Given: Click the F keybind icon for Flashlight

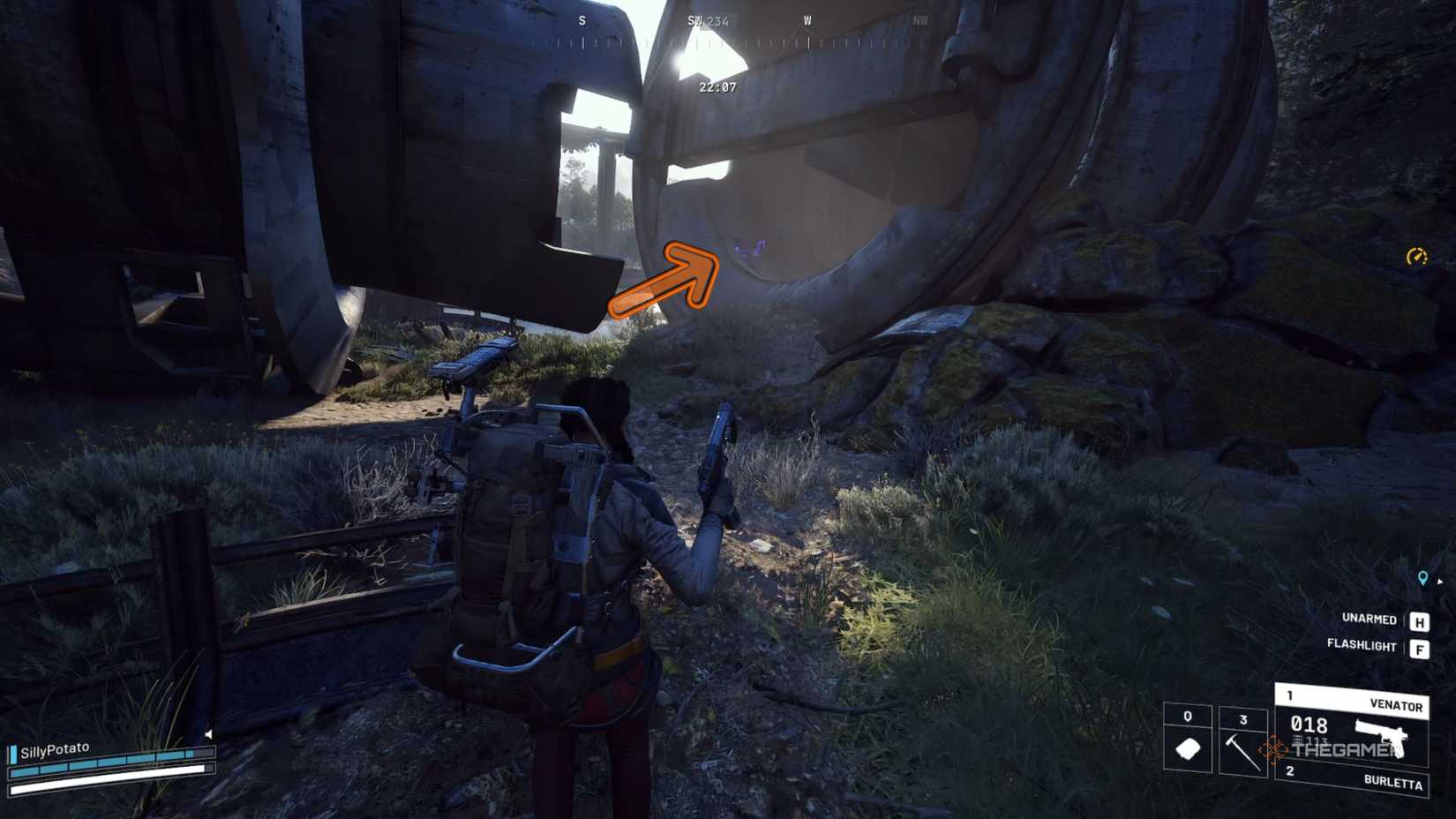Looking at the screenshot, I should 1421,650.
